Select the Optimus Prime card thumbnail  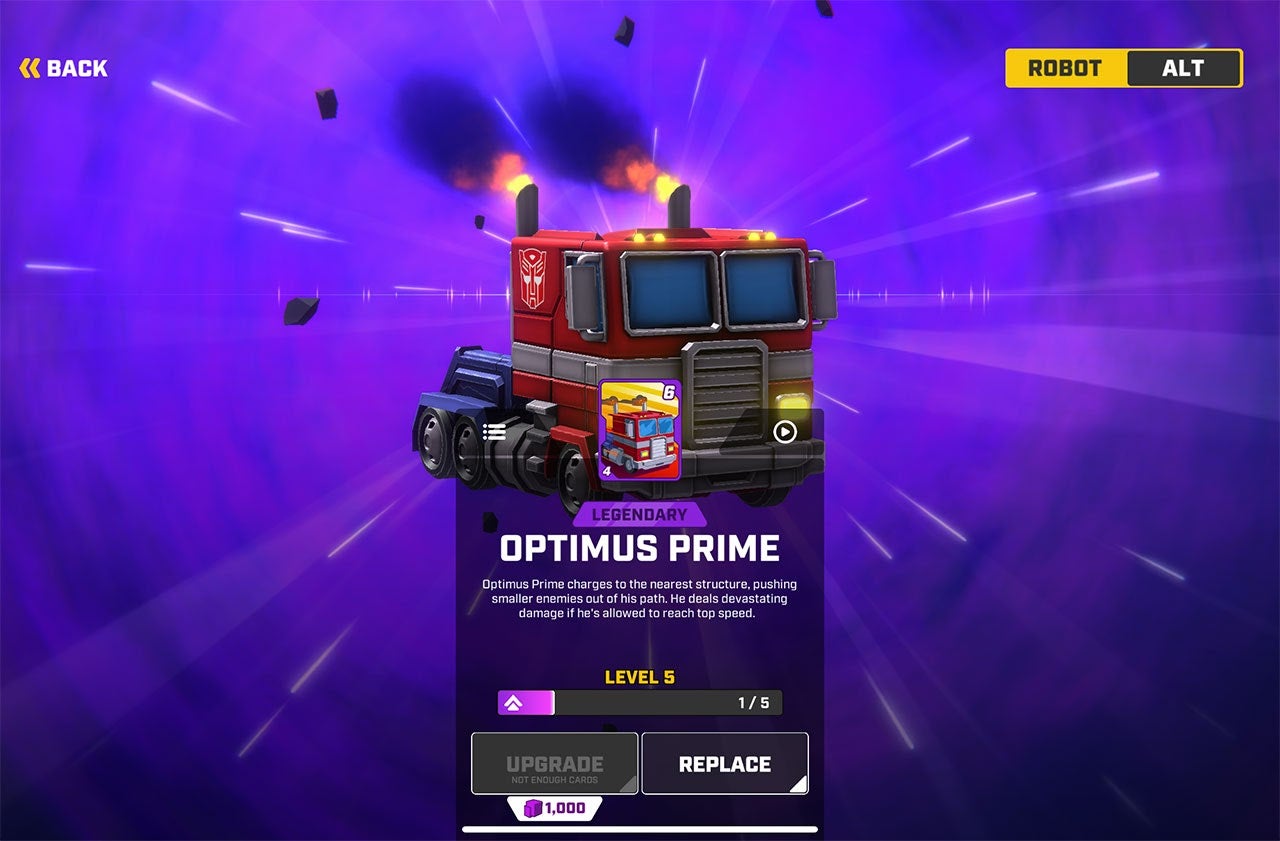tap(639, 430)
